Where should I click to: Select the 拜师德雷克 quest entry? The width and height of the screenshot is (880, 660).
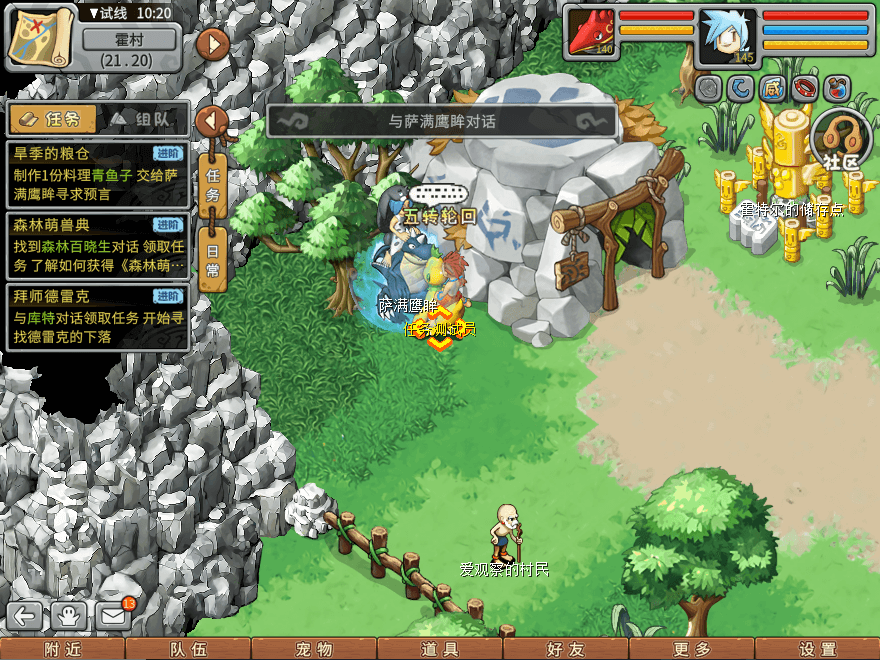(97, 317)
